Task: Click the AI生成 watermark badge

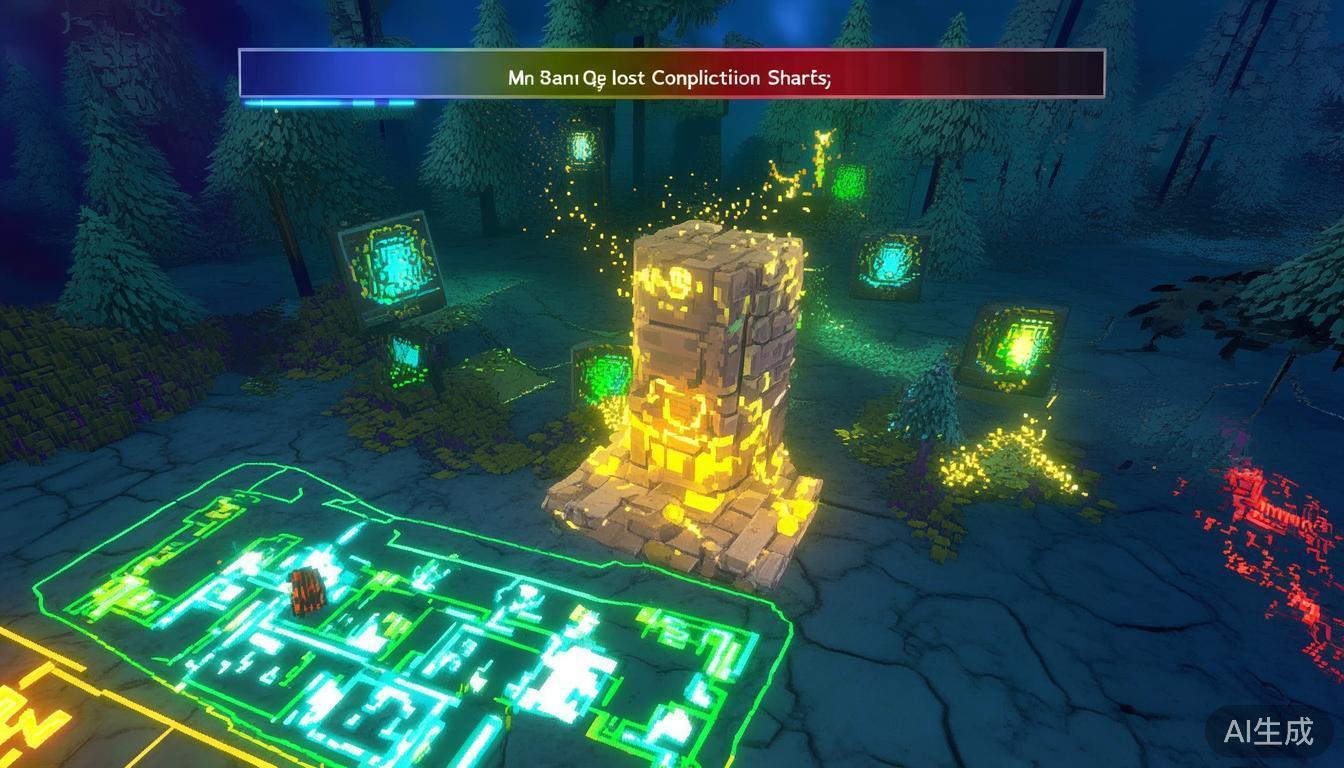Action: tap(1268, 731)
